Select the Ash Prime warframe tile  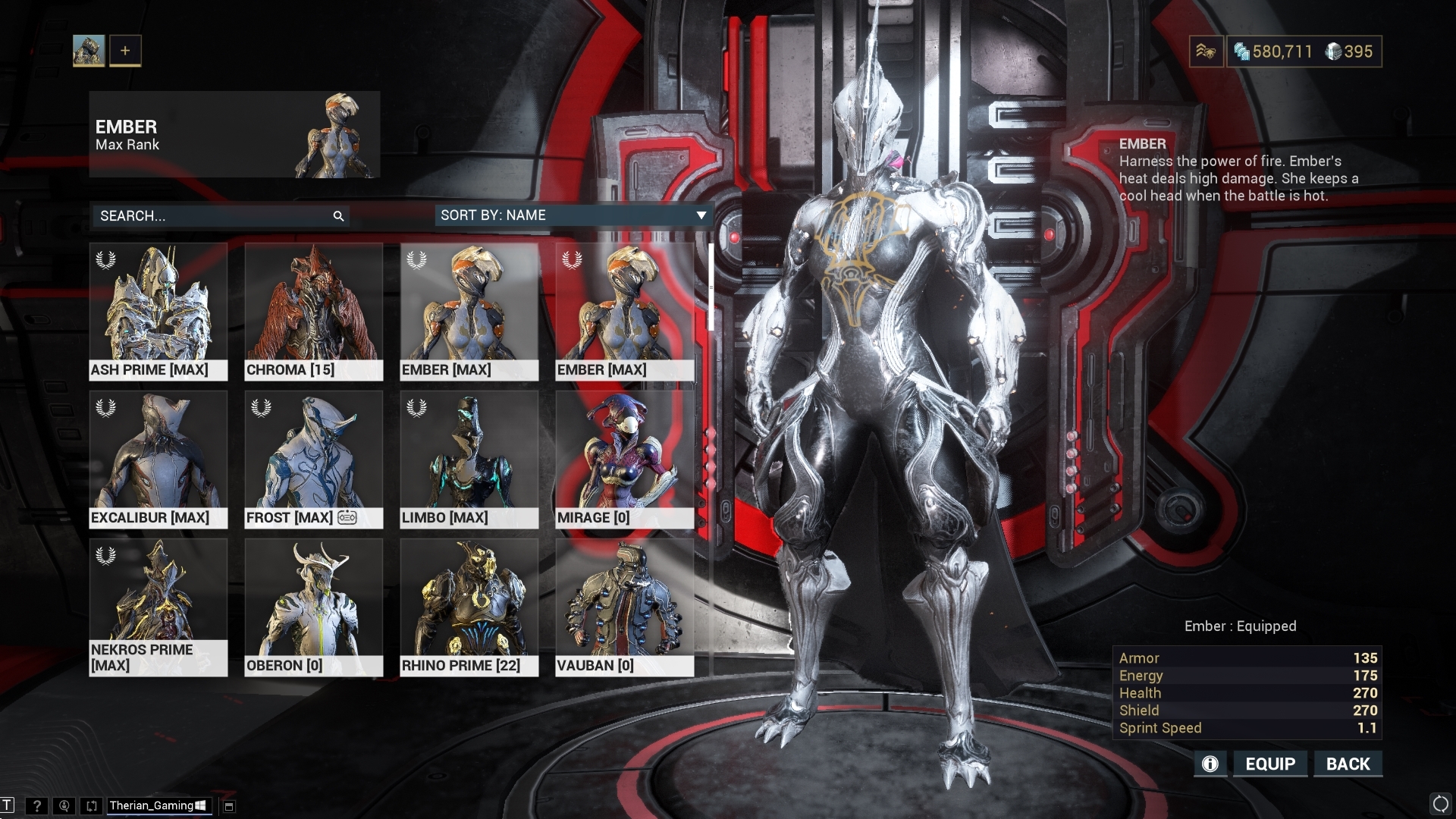pyautogui.click(x=158, y=311)
